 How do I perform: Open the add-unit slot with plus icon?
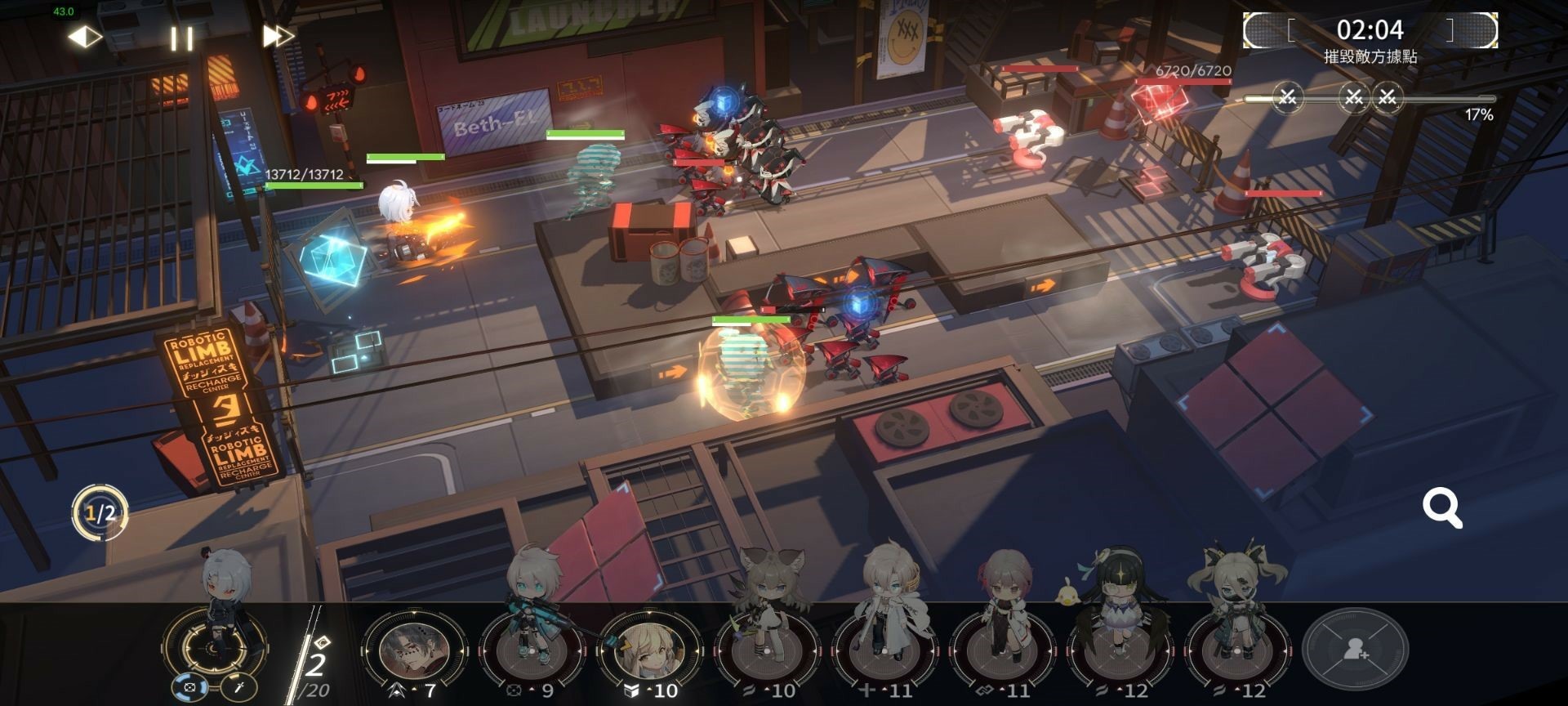(1355, 651)
